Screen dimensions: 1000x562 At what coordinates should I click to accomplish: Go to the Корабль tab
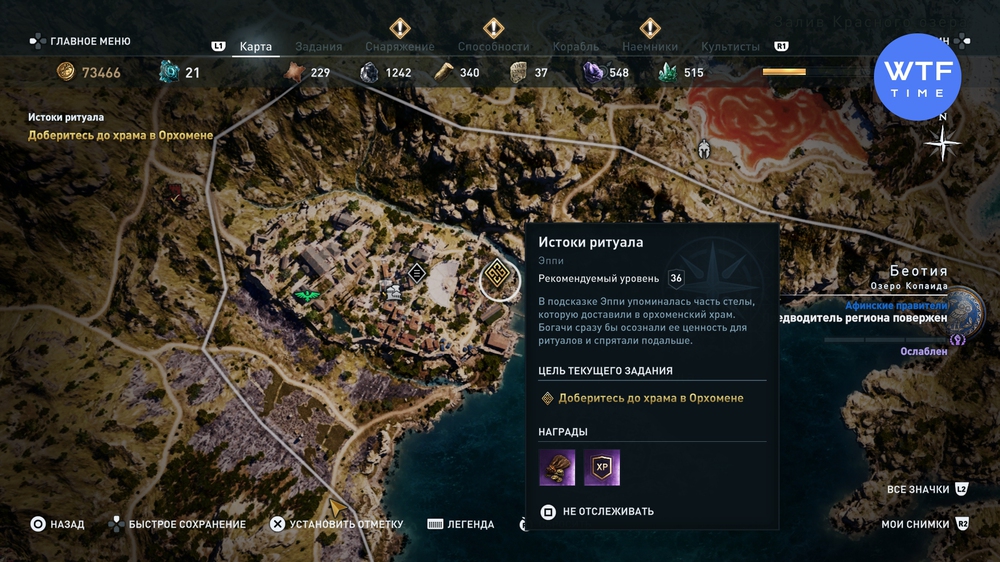click(575, 47)
